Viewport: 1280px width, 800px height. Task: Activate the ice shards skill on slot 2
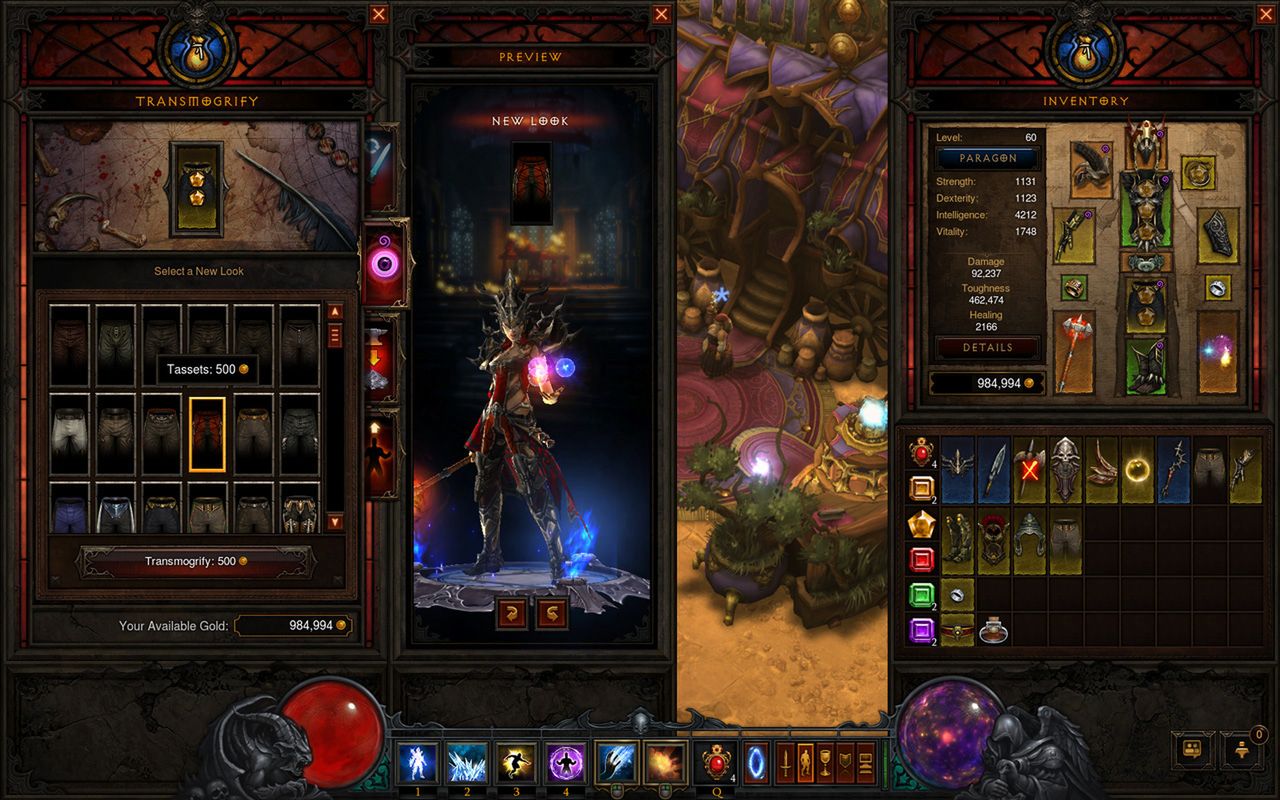pyautogui.click(x=466, y=763)
